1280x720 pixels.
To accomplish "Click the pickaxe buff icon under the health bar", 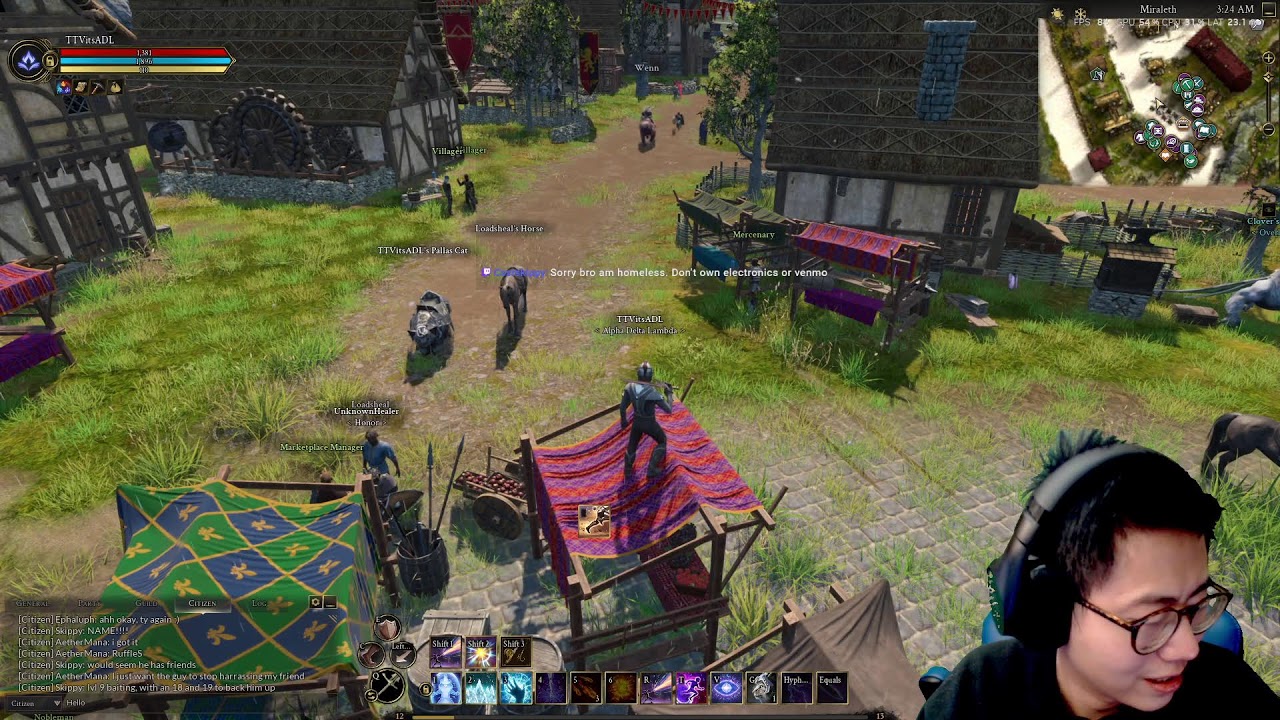I will [98, 88].
